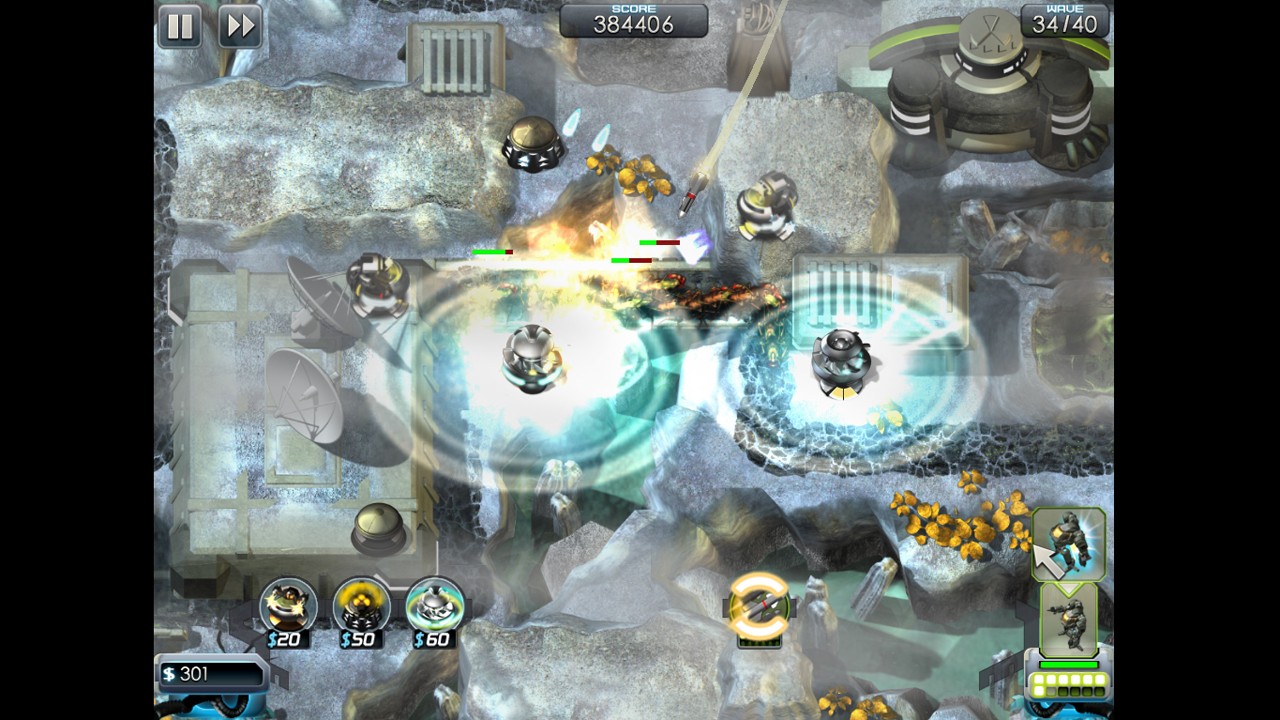This screenshot has width=1280, height=720.
Task: Toggle fast-forward speed
Action: pos(240,26)
